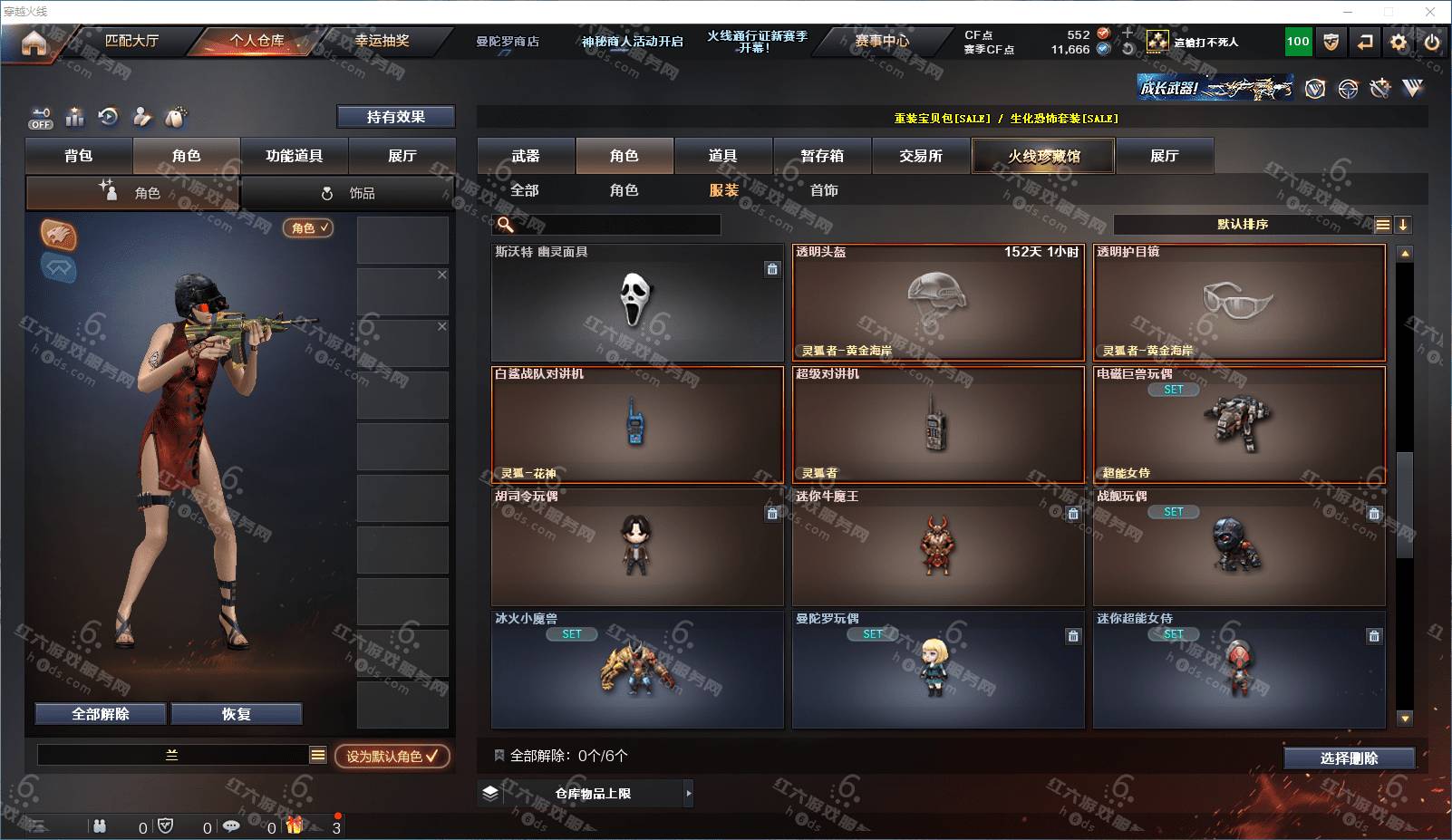This screenshot has height=840, width=1452.
Task: Show the 首饰 category filter
Action: (824, 190)
